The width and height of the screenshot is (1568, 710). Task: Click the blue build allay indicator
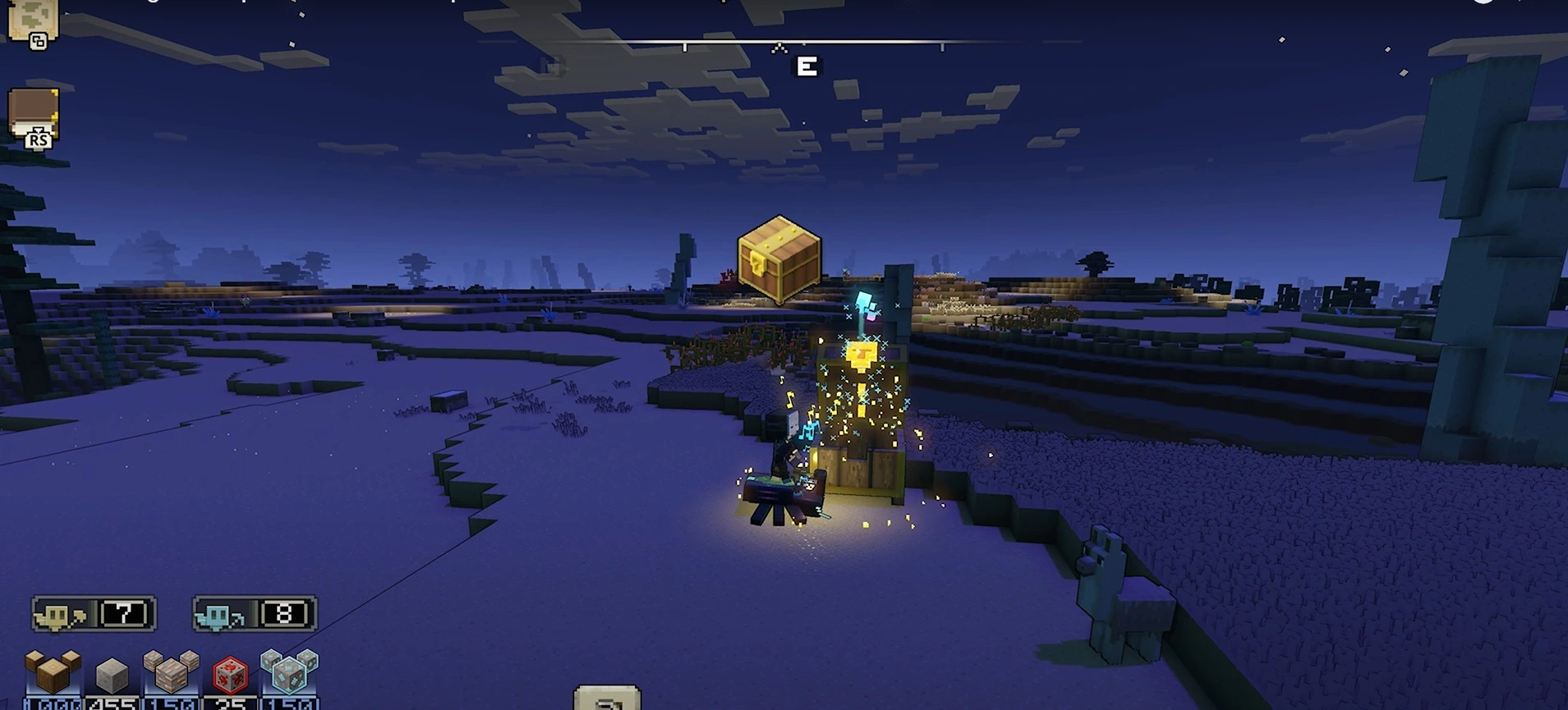[x=255, y=614]
